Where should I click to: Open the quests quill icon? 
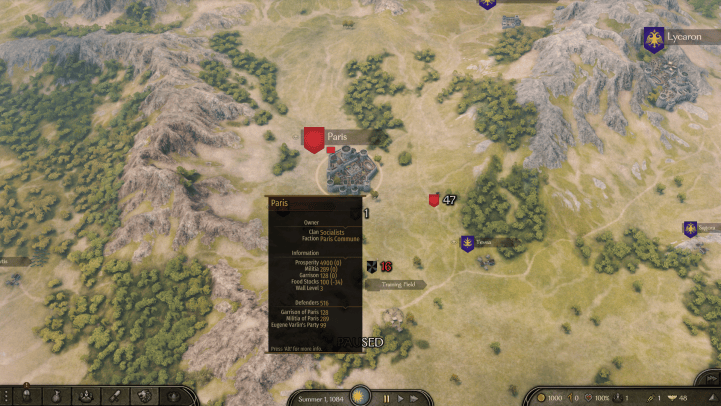tap(117, 397)
